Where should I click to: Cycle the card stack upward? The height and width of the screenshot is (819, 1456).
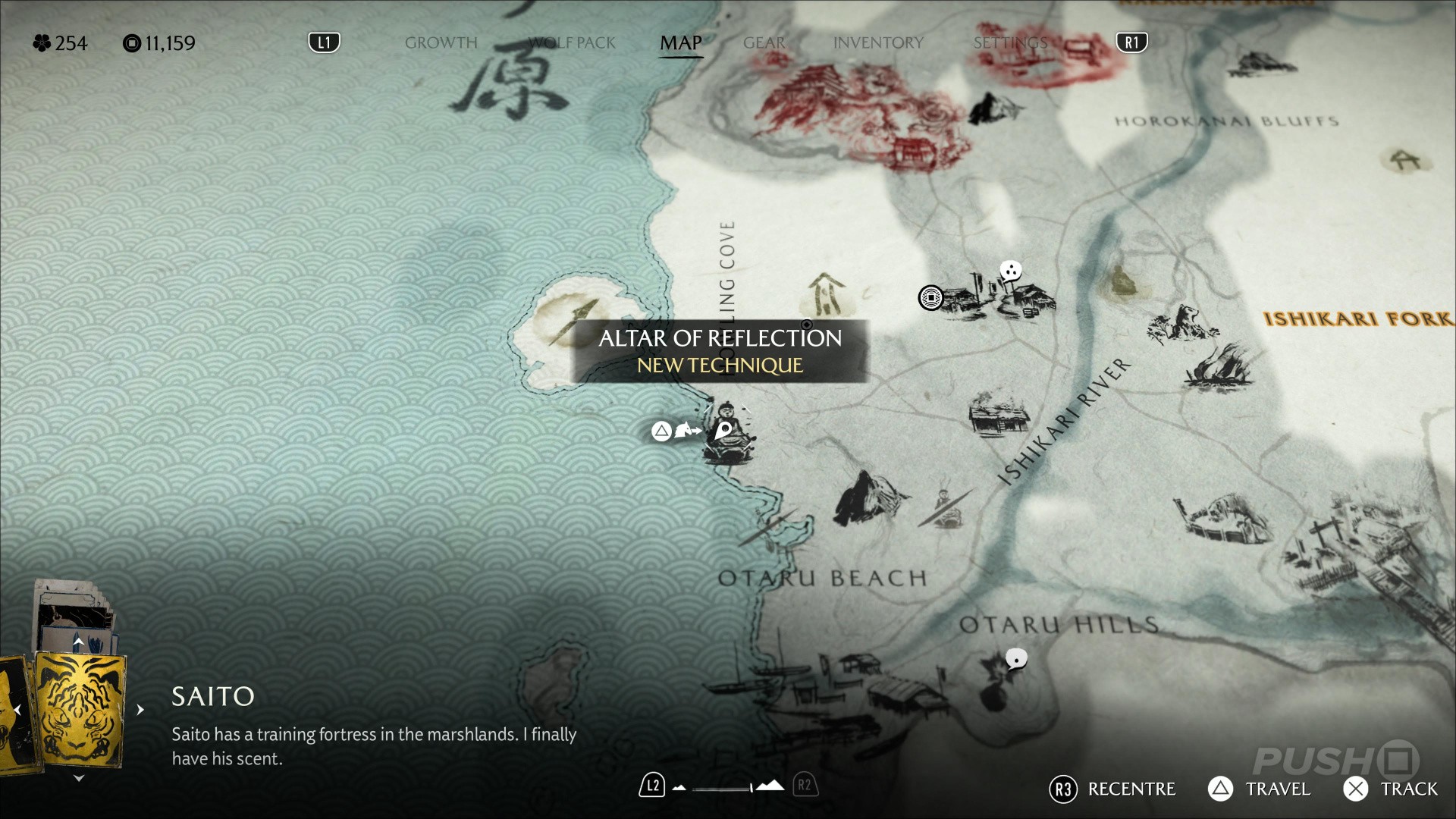[78, 642]
